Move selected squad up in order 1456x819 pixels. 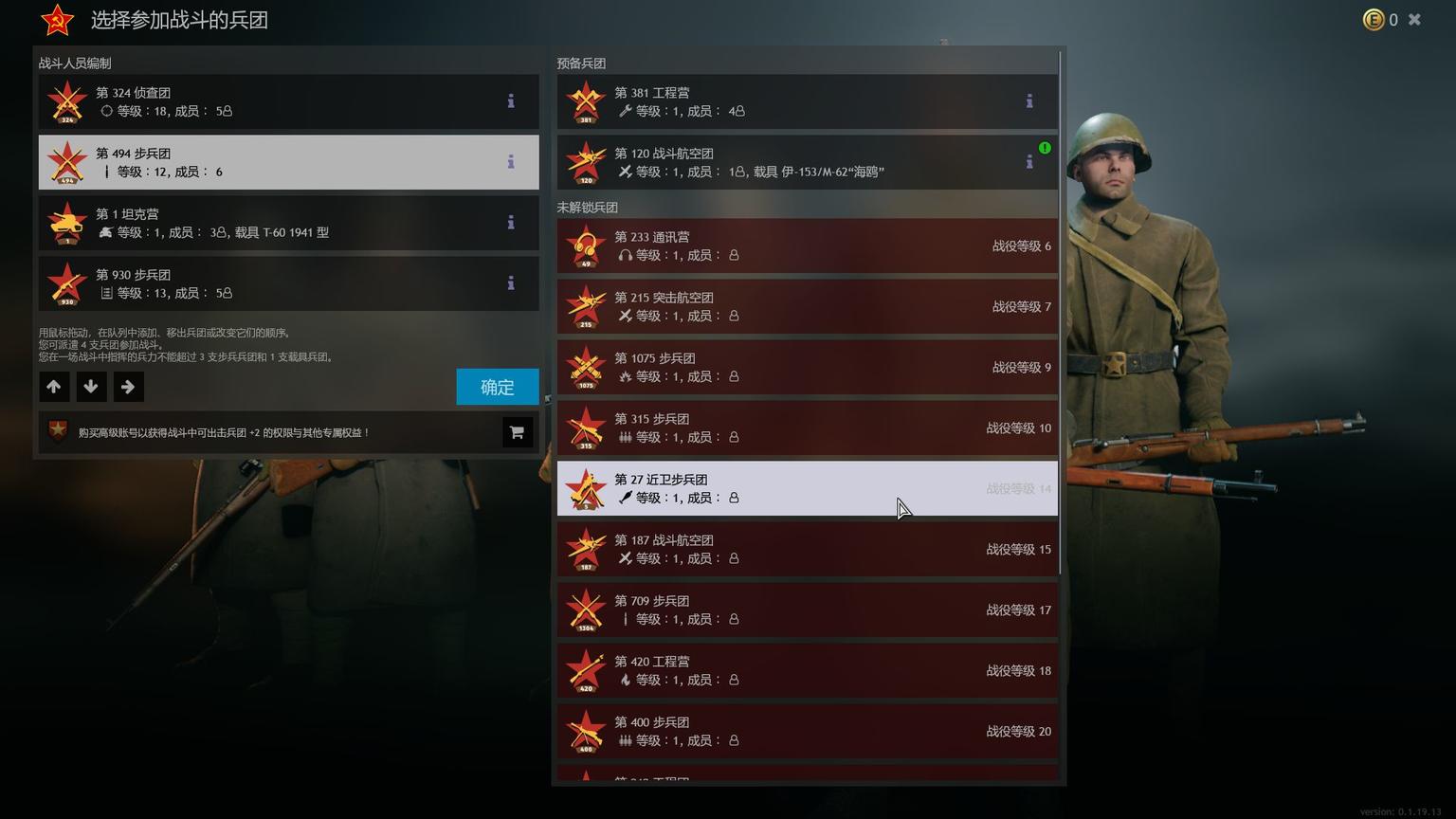[54, 387]
